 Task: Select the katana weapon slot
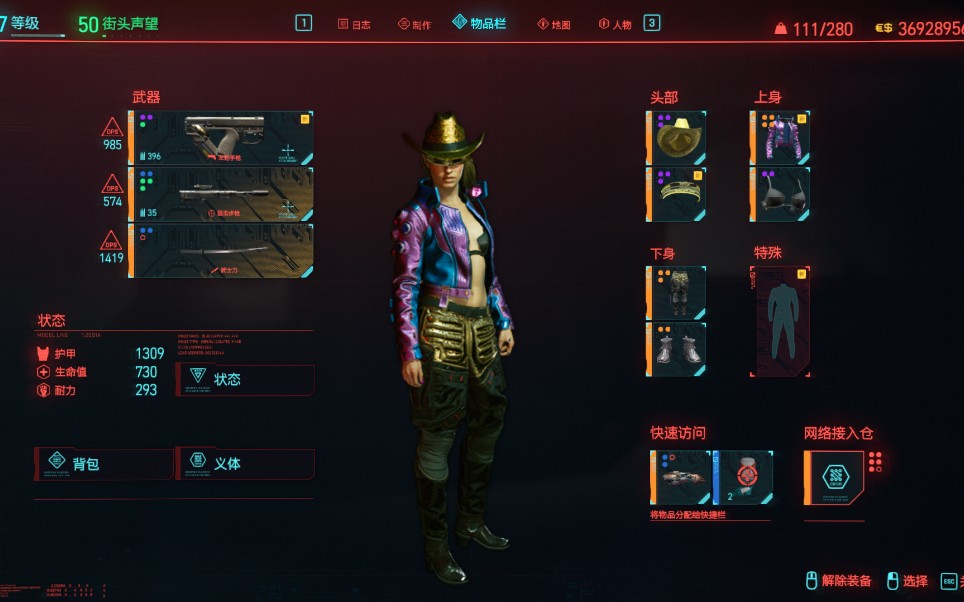[x=222, y=250]
